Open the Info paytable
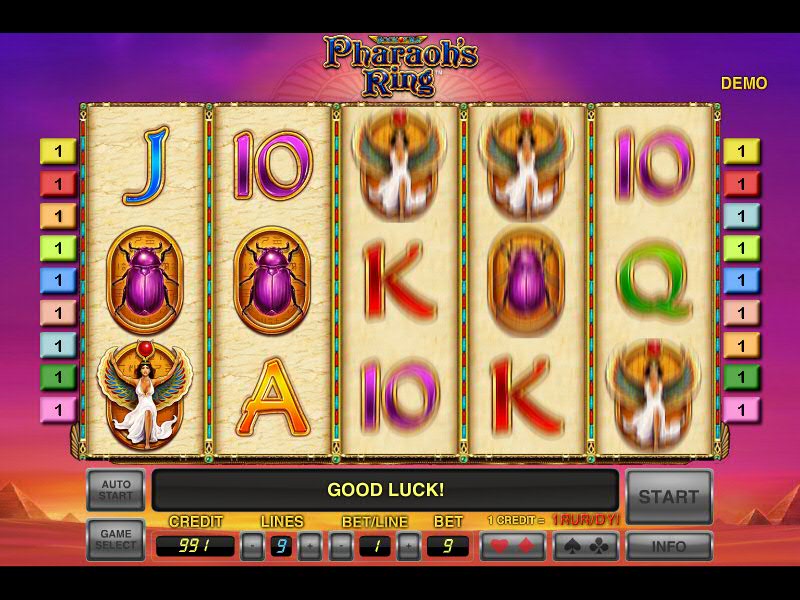800x600 pixels. [x=669, y=546]
